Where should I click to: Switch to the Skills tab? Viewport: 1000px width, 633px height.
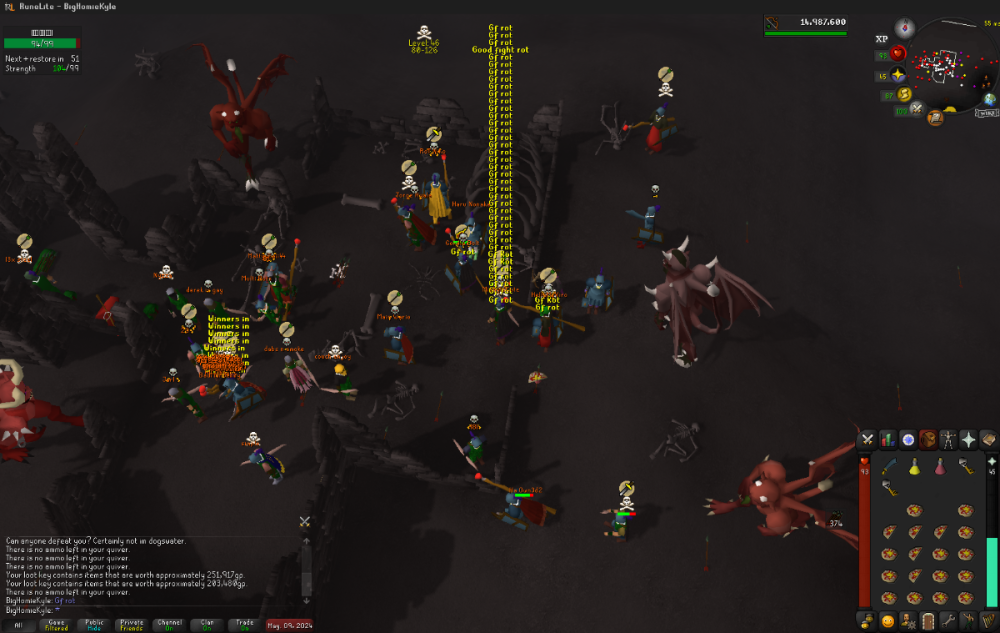pos(888,439)
